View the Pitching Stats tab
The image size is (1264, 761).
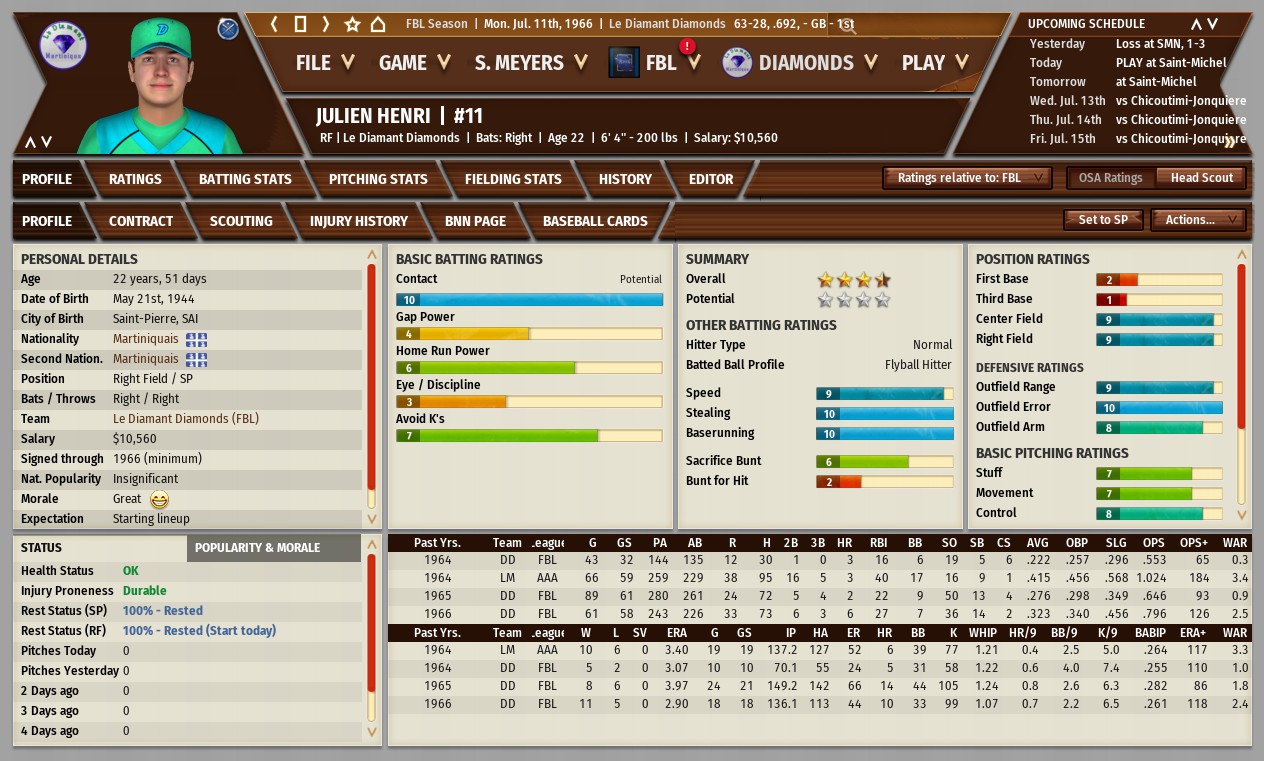(x=378, y=179)
